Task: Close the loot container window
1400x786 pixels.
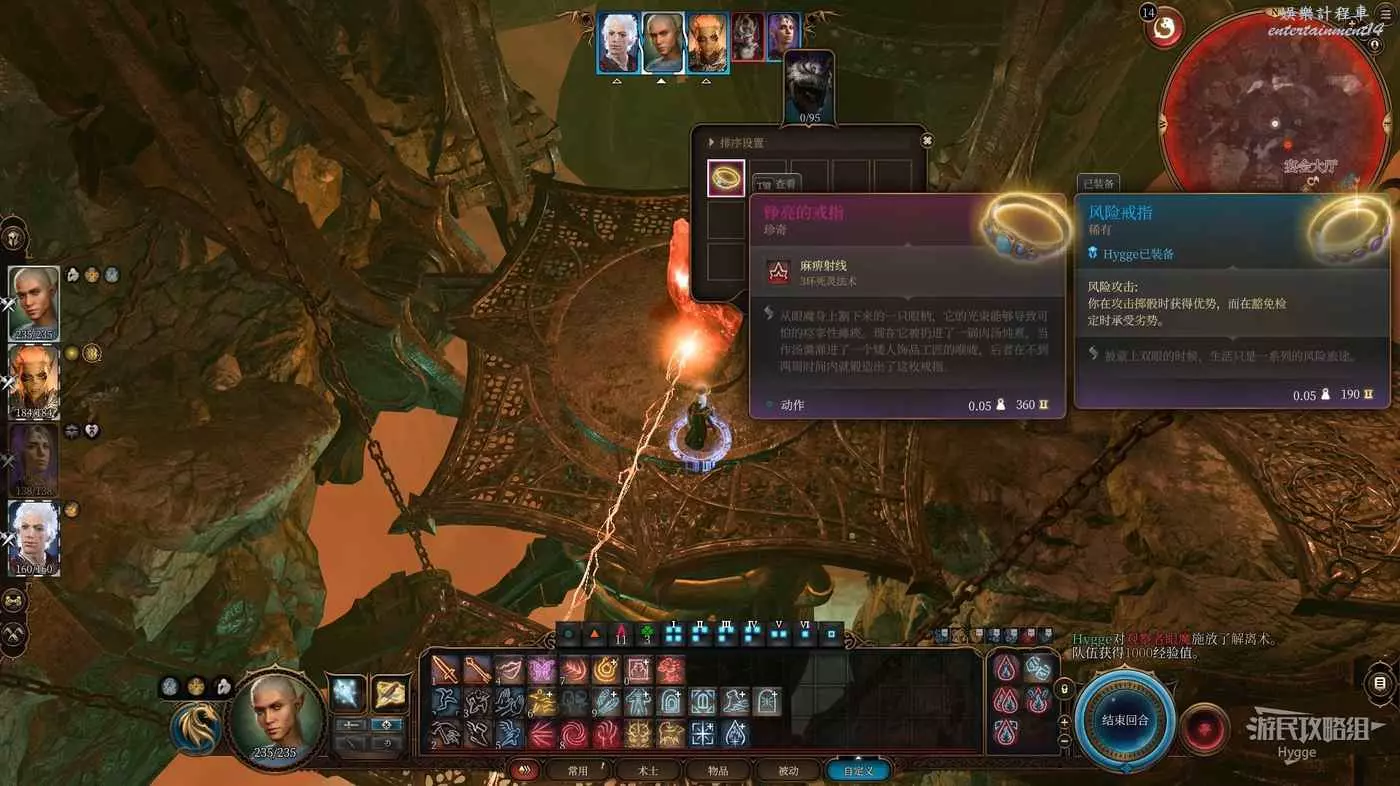Action: (927, 141)
